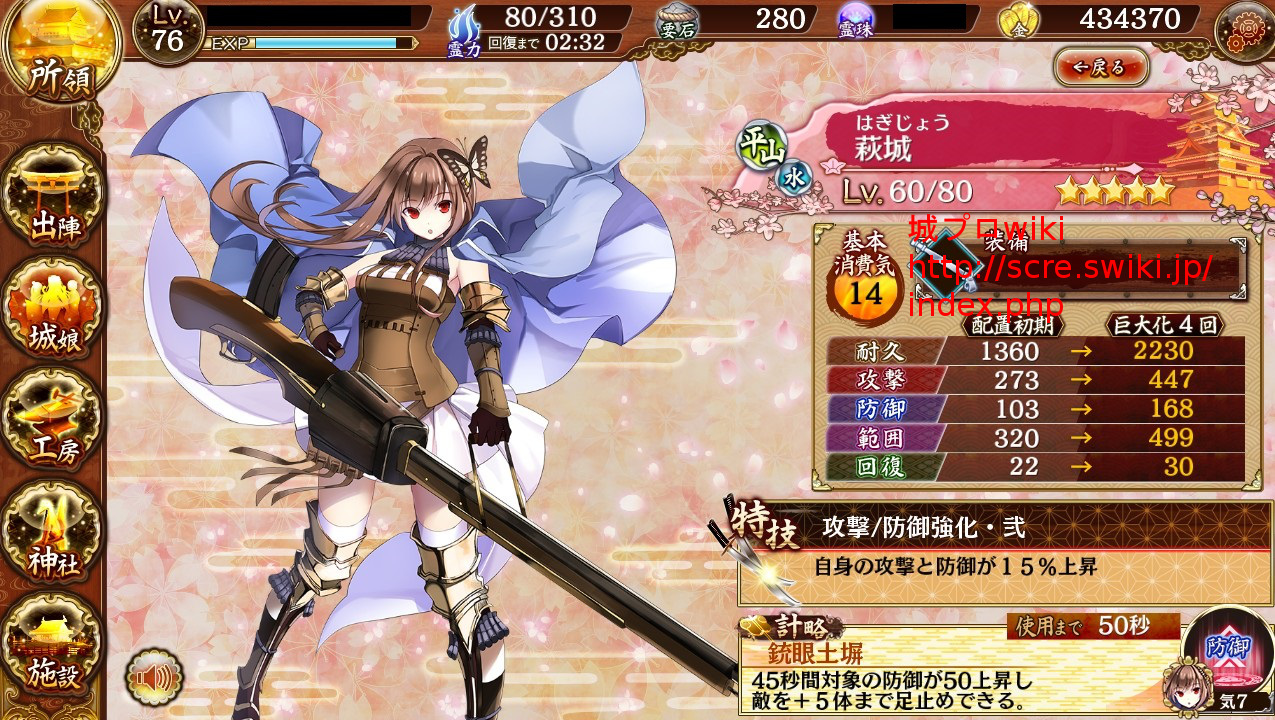
Task: Open the 施設 facilities menu
Action: (55, 645)
